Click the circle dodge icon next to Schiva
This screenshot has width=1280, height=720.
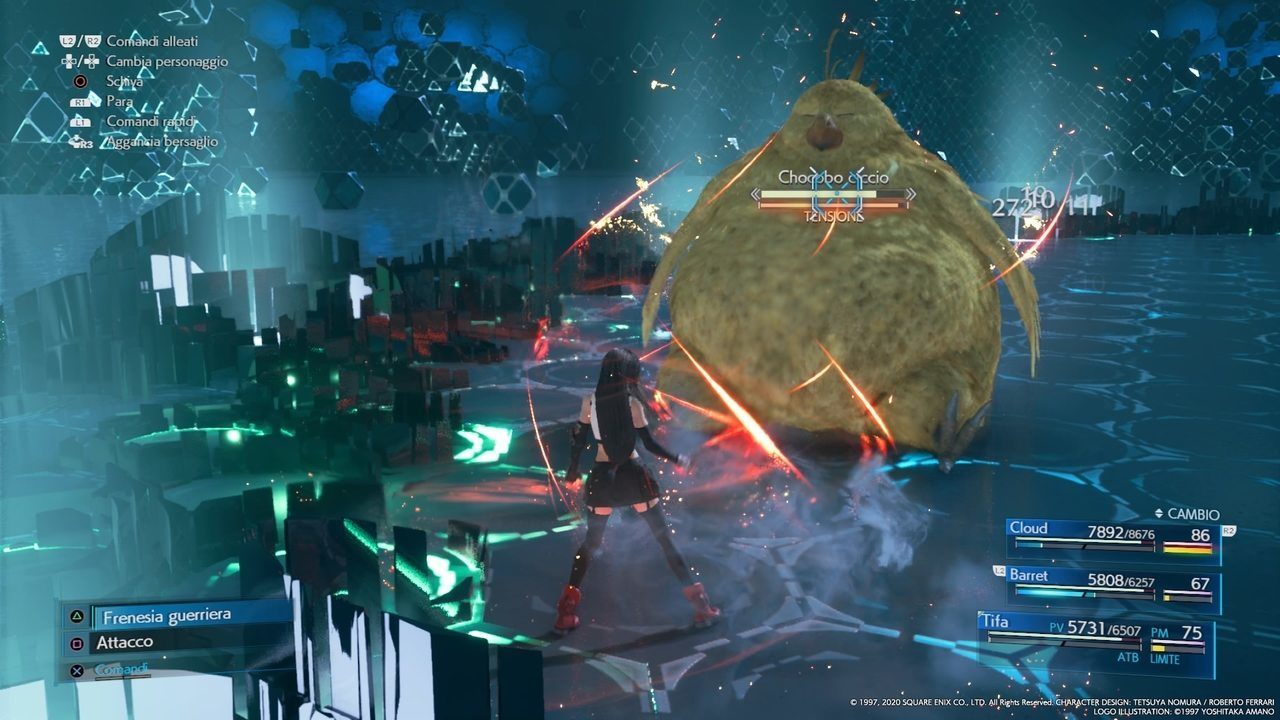pos(81,81)
